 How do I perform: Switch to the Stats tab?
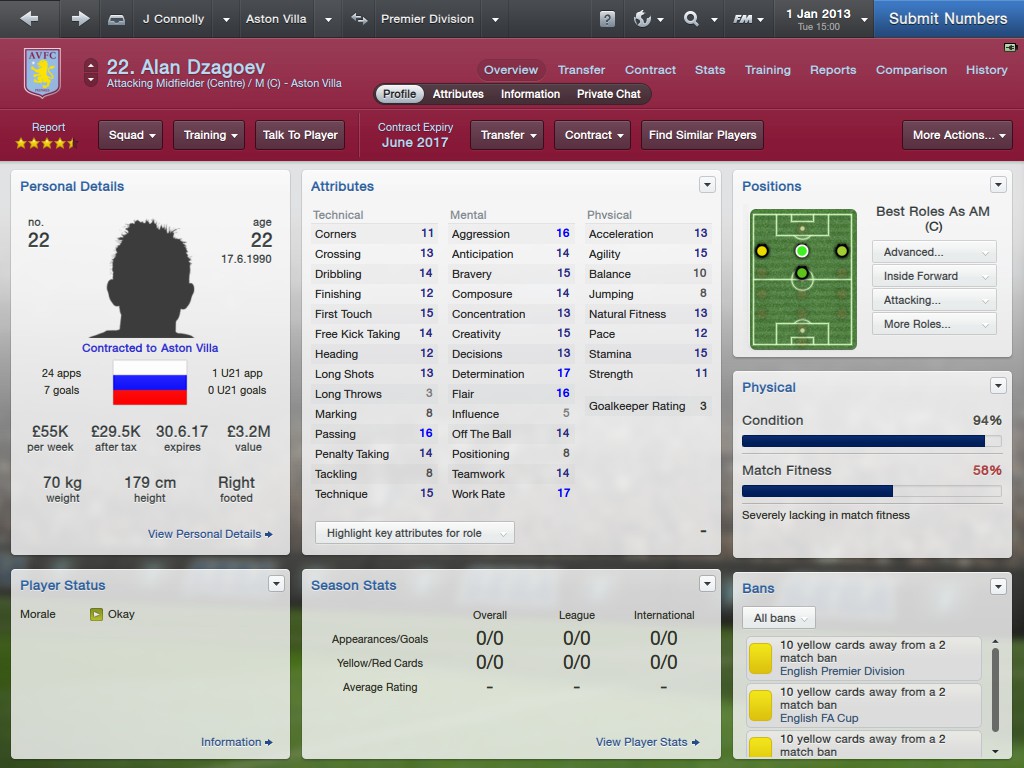710,70
